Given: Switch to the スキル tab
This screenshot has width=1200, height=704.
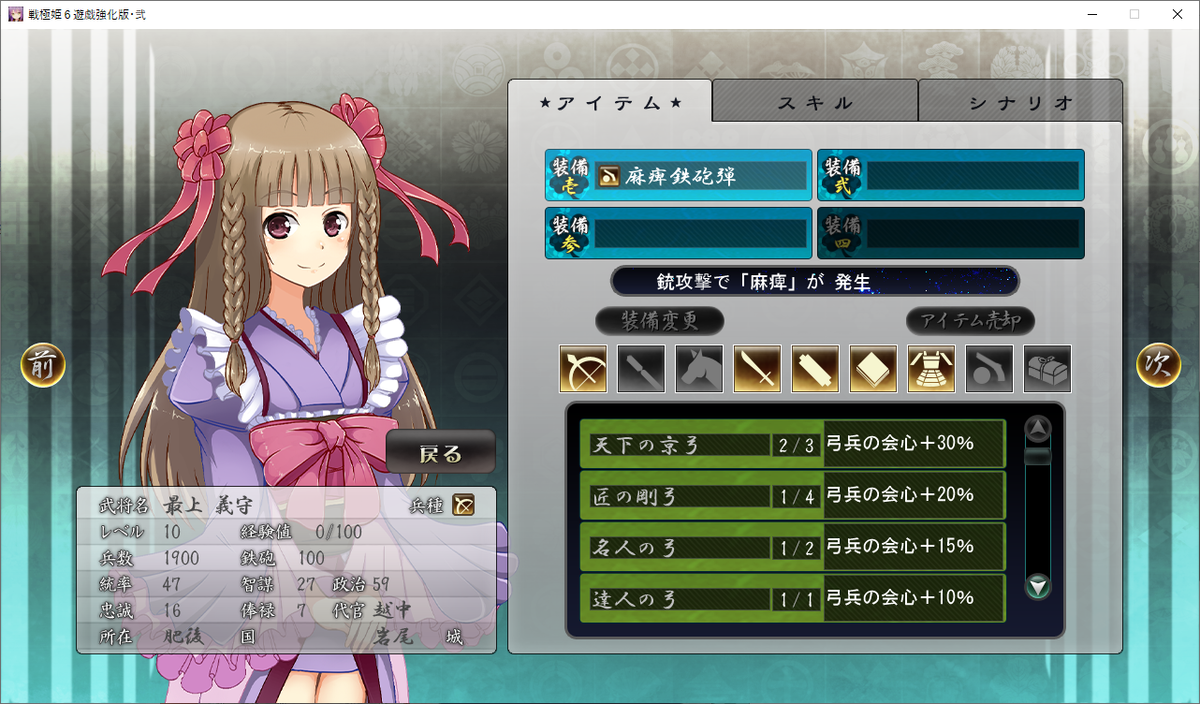Looking at the screenshot, I should click(815, 102).
